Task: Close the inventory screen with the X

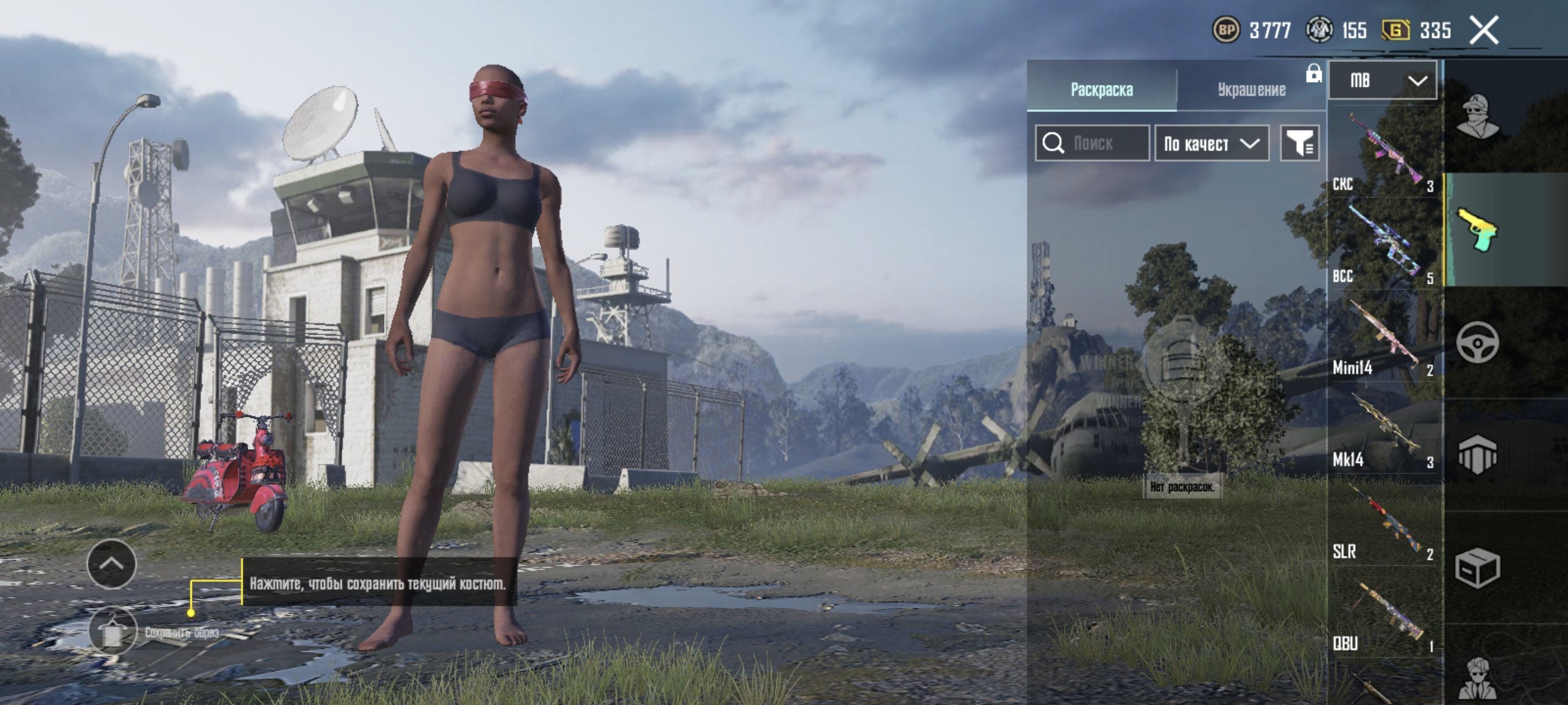Action: pyautogui.click(x=1484, y=31)
